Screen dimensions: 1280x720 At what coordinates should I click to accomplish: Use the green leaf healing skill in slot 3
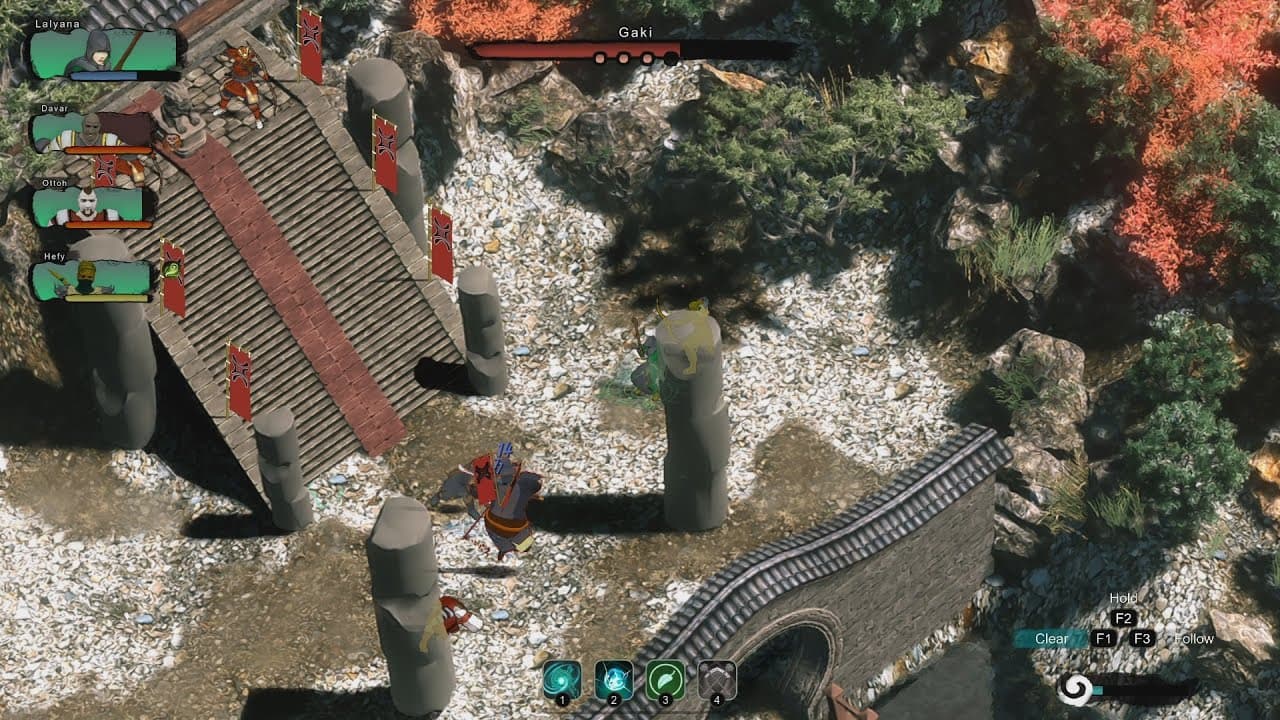point(664,677)
